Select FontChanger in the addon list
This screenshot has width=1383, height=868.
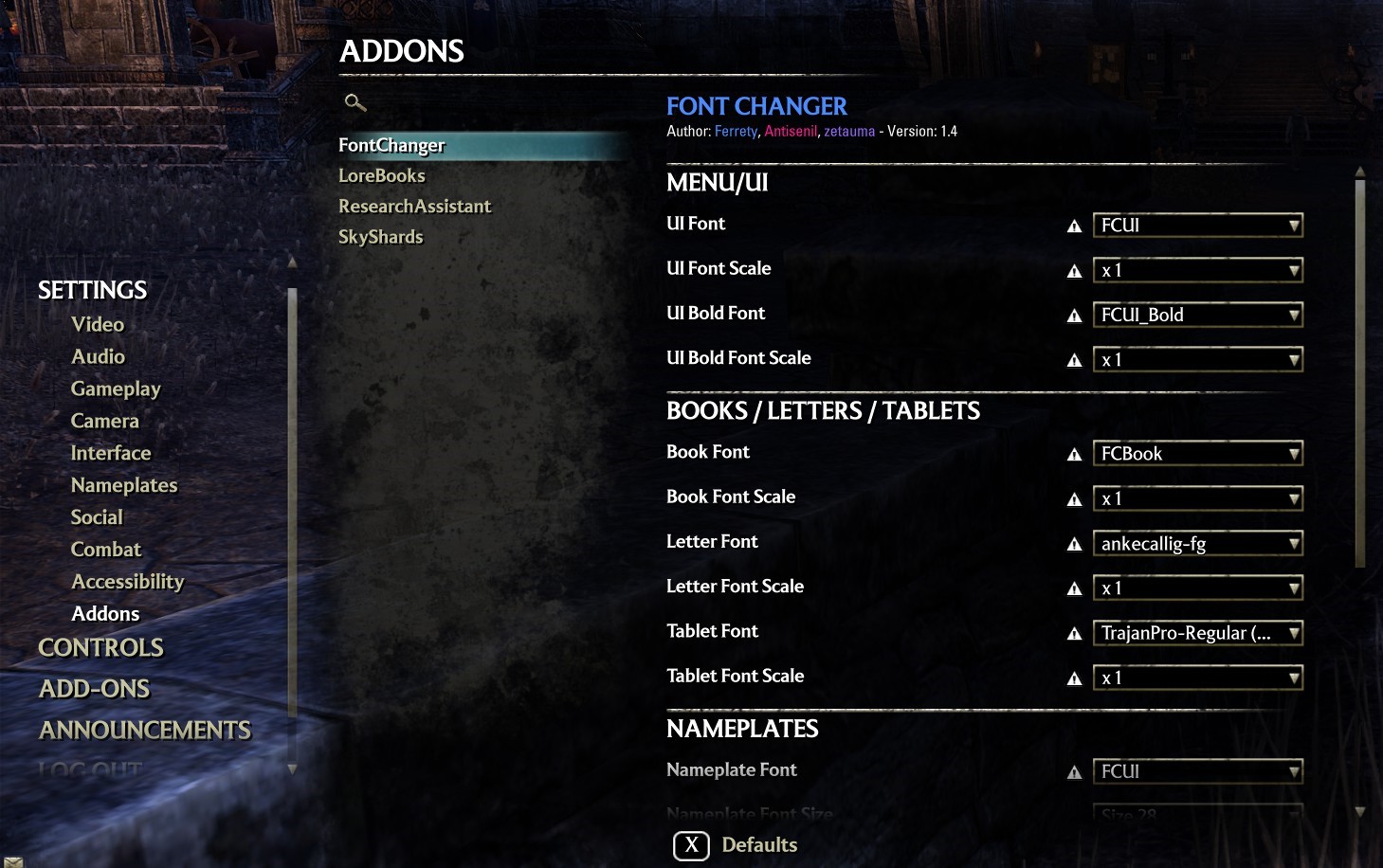coord(391,145)
